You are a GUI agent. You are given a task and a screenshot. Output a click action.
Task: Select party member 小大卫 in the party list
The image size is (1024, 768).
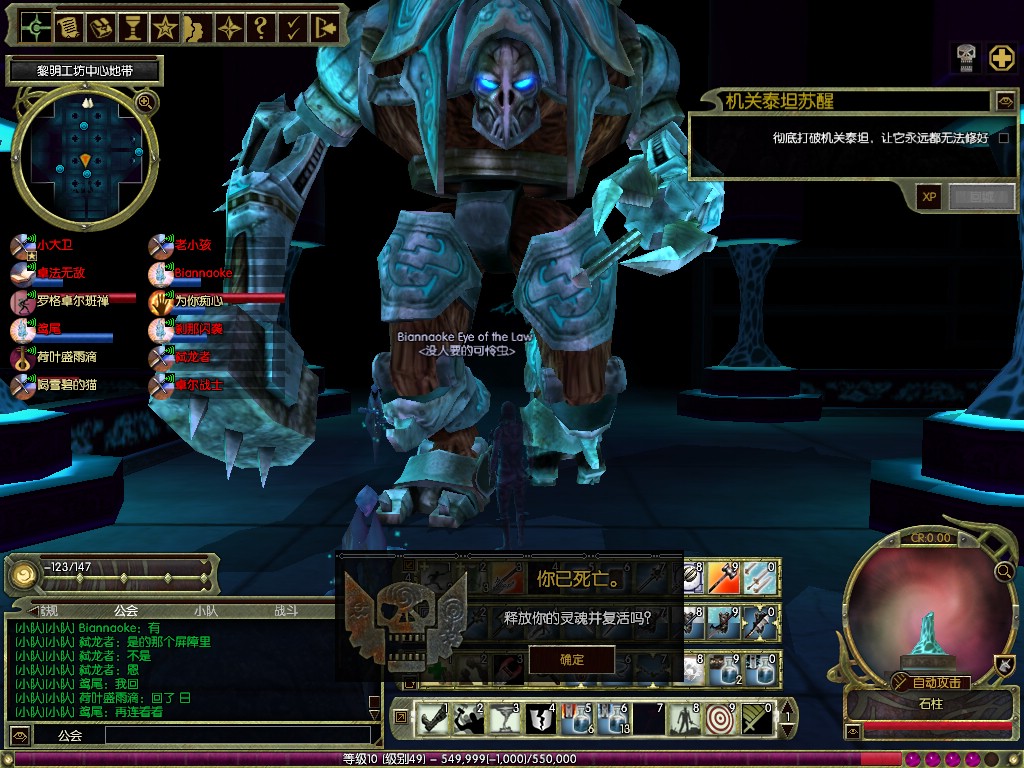pos(55,244)
